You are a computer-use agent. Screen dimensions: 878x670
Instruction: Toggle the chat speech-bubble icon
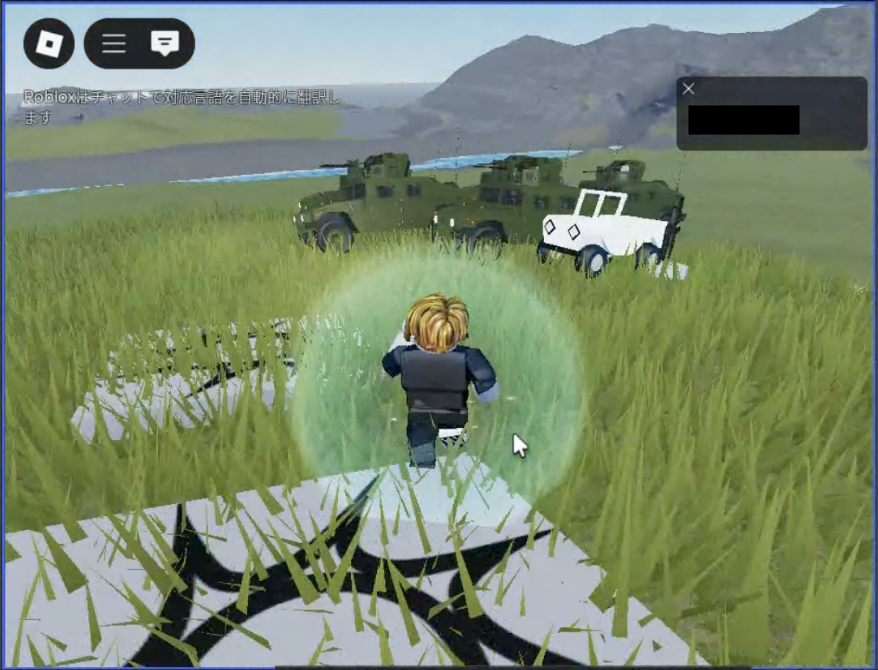164,43
